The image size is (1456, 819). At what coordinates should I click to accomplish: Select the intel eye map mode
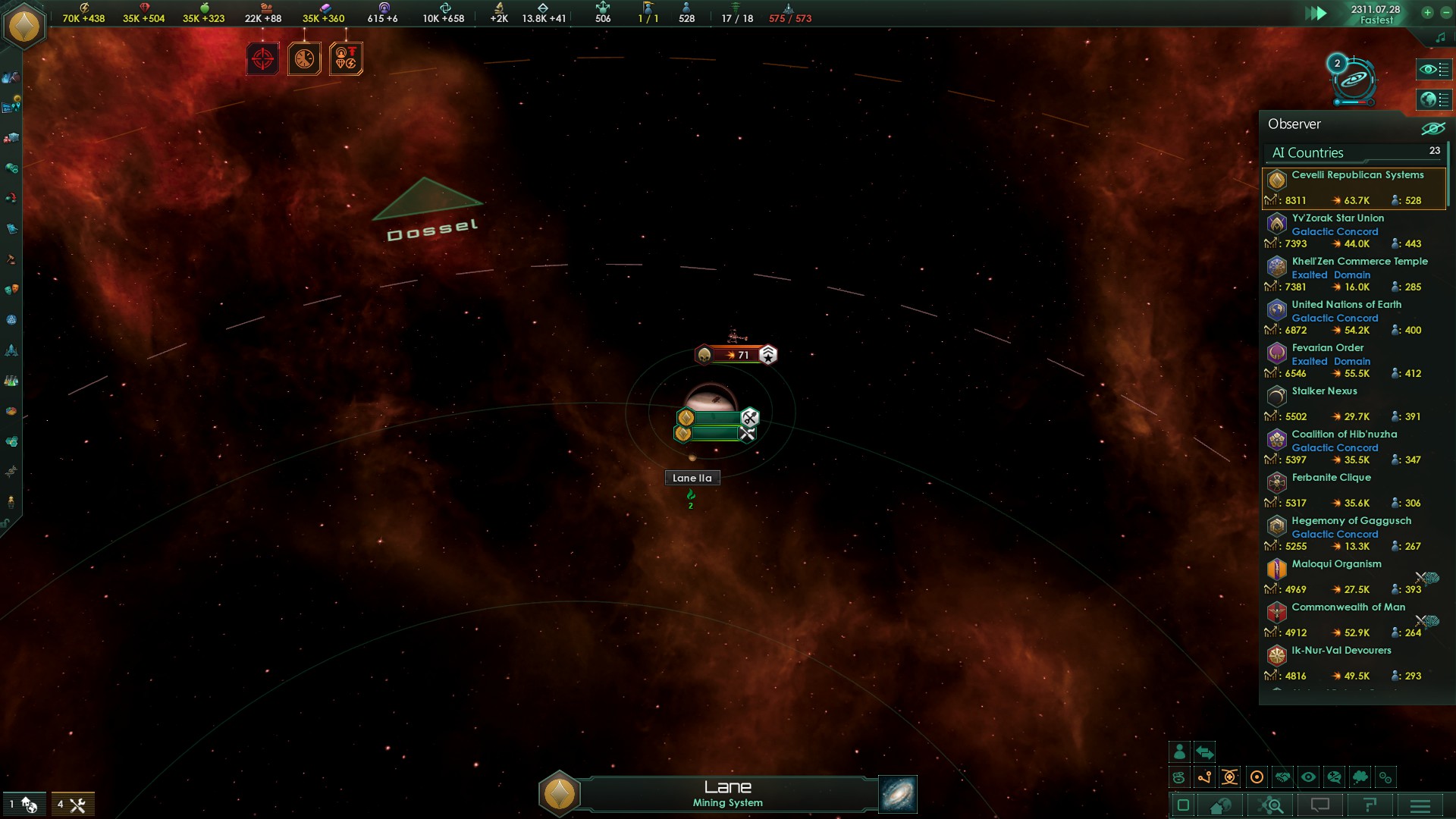(1309, 777)
